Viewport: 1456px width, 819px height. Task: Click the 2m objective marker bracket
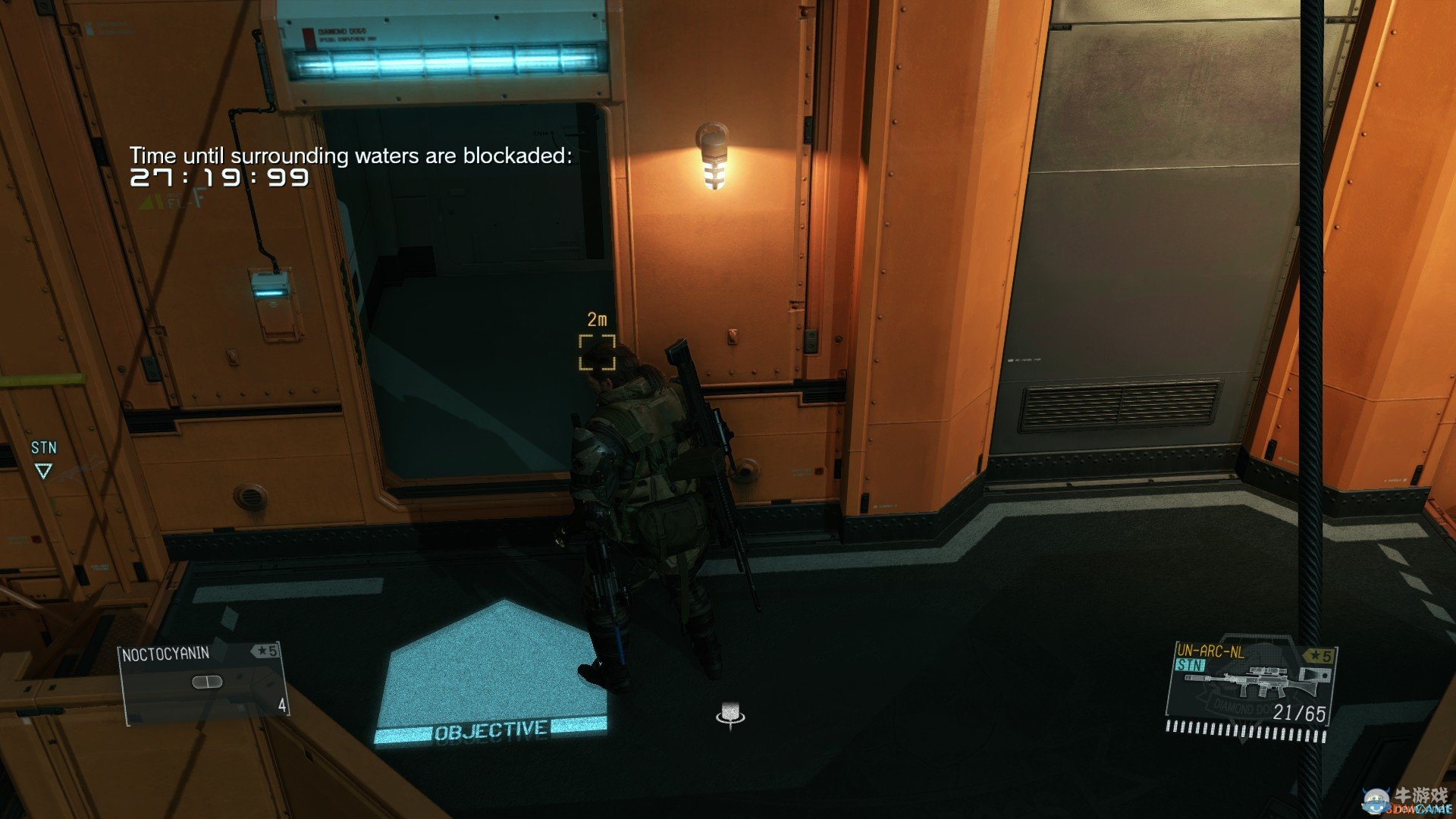597,353
